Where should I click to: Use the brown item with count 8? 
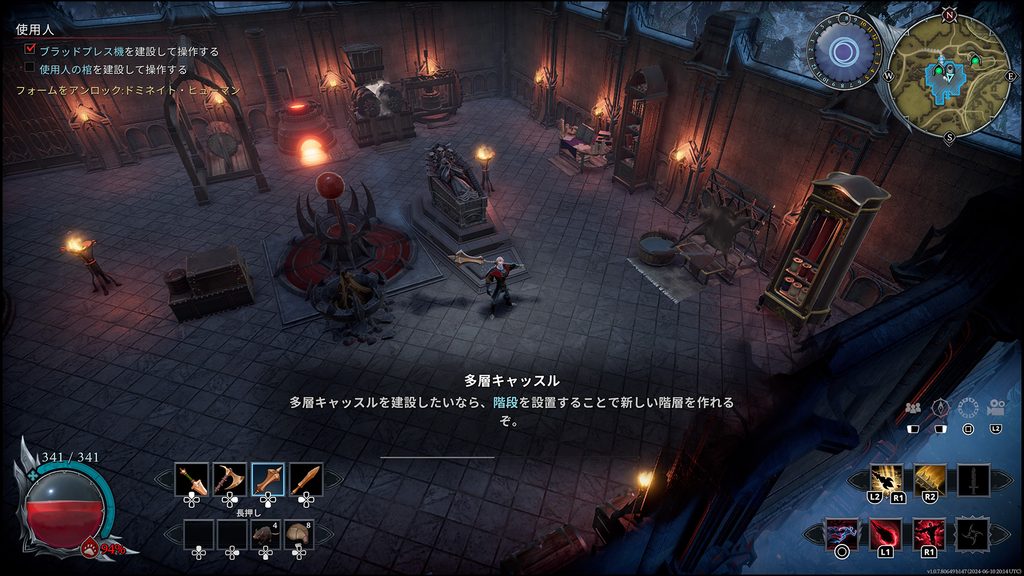[x=299, y=536]
